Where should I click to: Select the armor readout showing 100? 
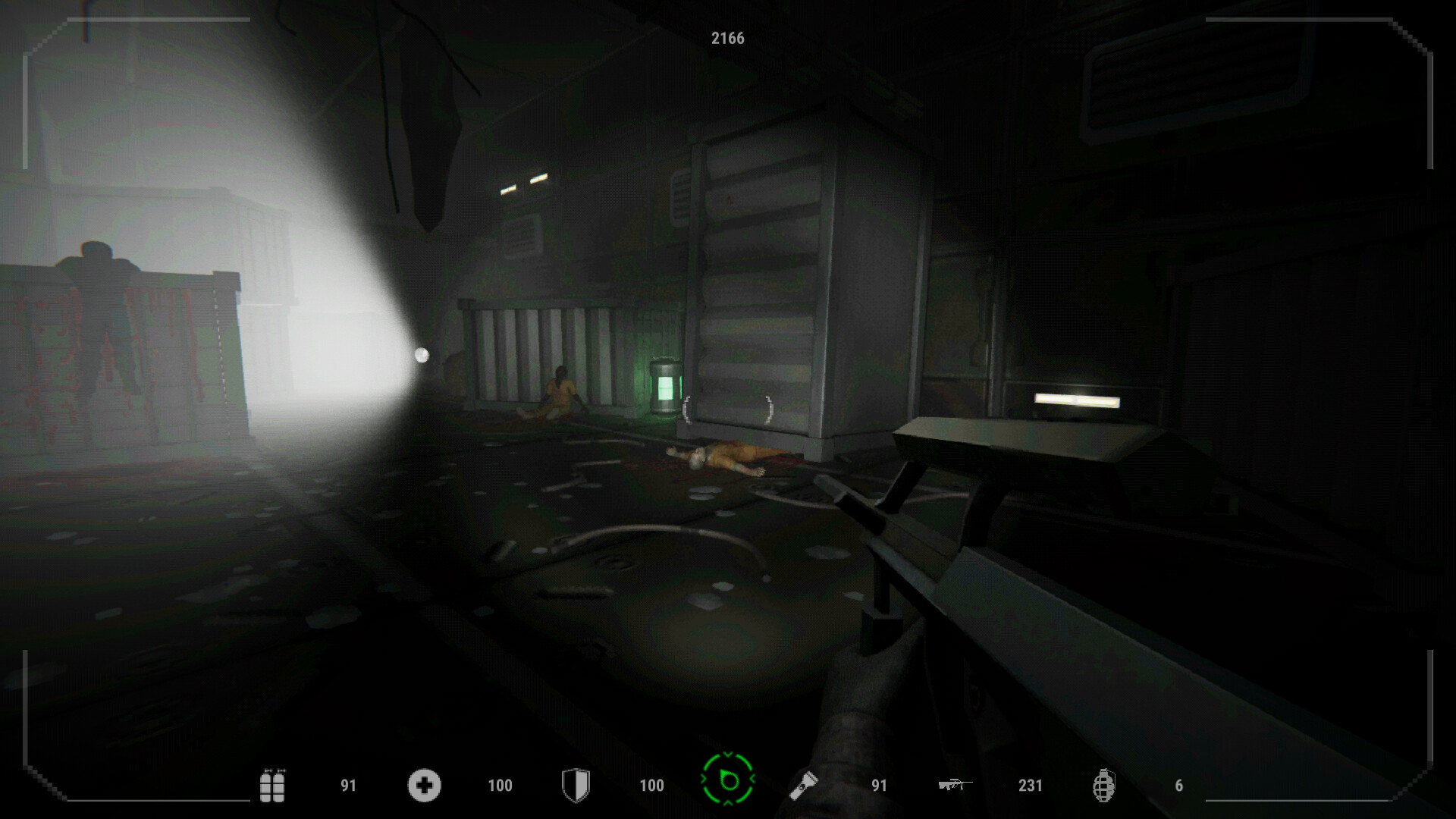tap(651, 787)
